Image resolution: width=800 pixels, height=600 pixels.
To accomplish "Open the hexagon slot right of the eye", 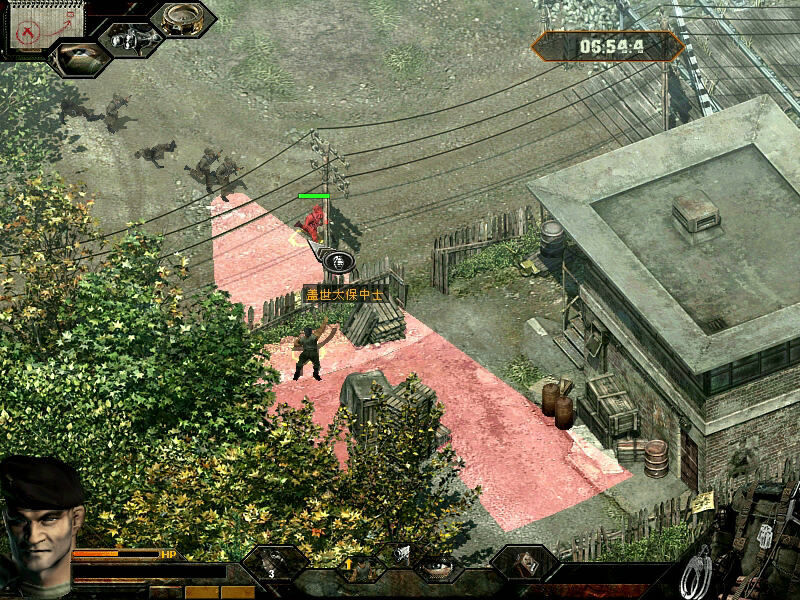I will 523,563.
